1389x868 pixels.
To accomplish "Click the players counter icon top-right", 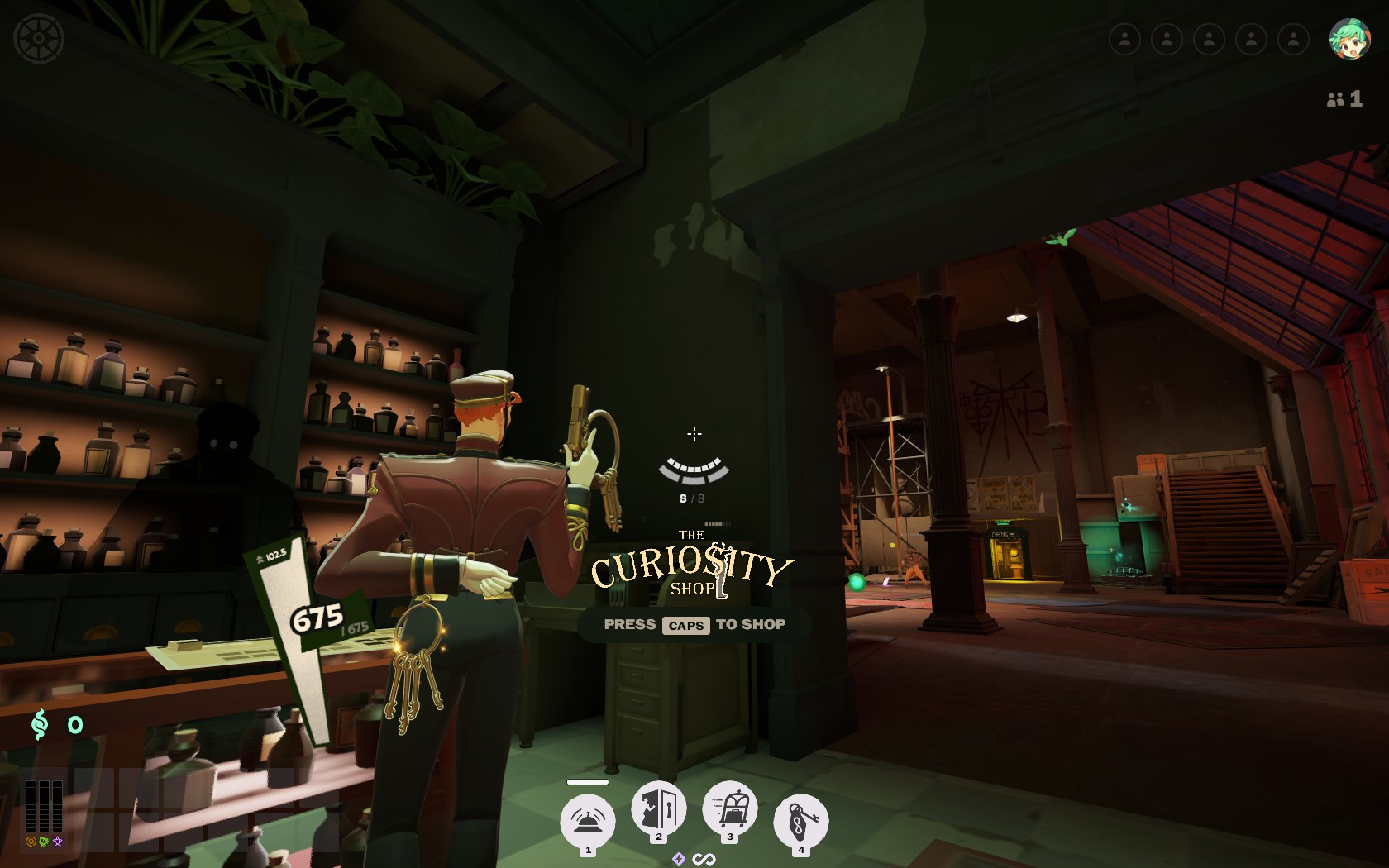I will click(x=1334, y=99).
